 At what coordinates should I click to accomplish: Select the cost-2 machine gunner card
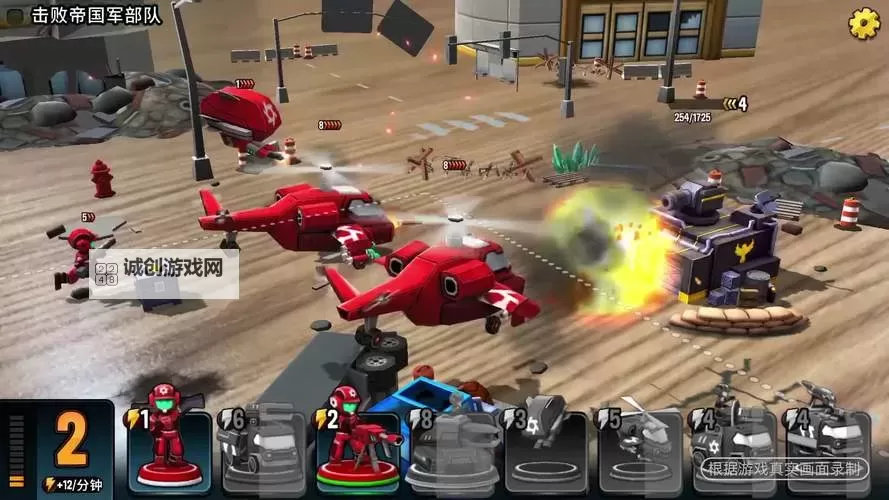(357, 451)
